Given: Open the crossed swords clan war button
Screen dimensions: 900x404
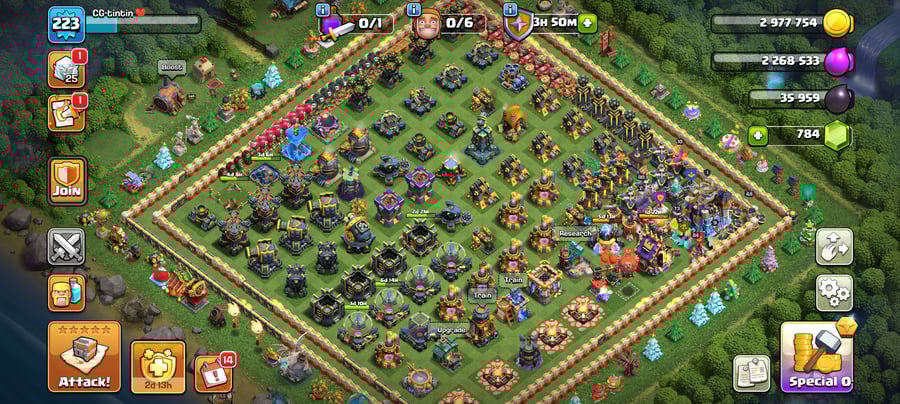Looking at the screenshot, I should click(x=67, y=246).
